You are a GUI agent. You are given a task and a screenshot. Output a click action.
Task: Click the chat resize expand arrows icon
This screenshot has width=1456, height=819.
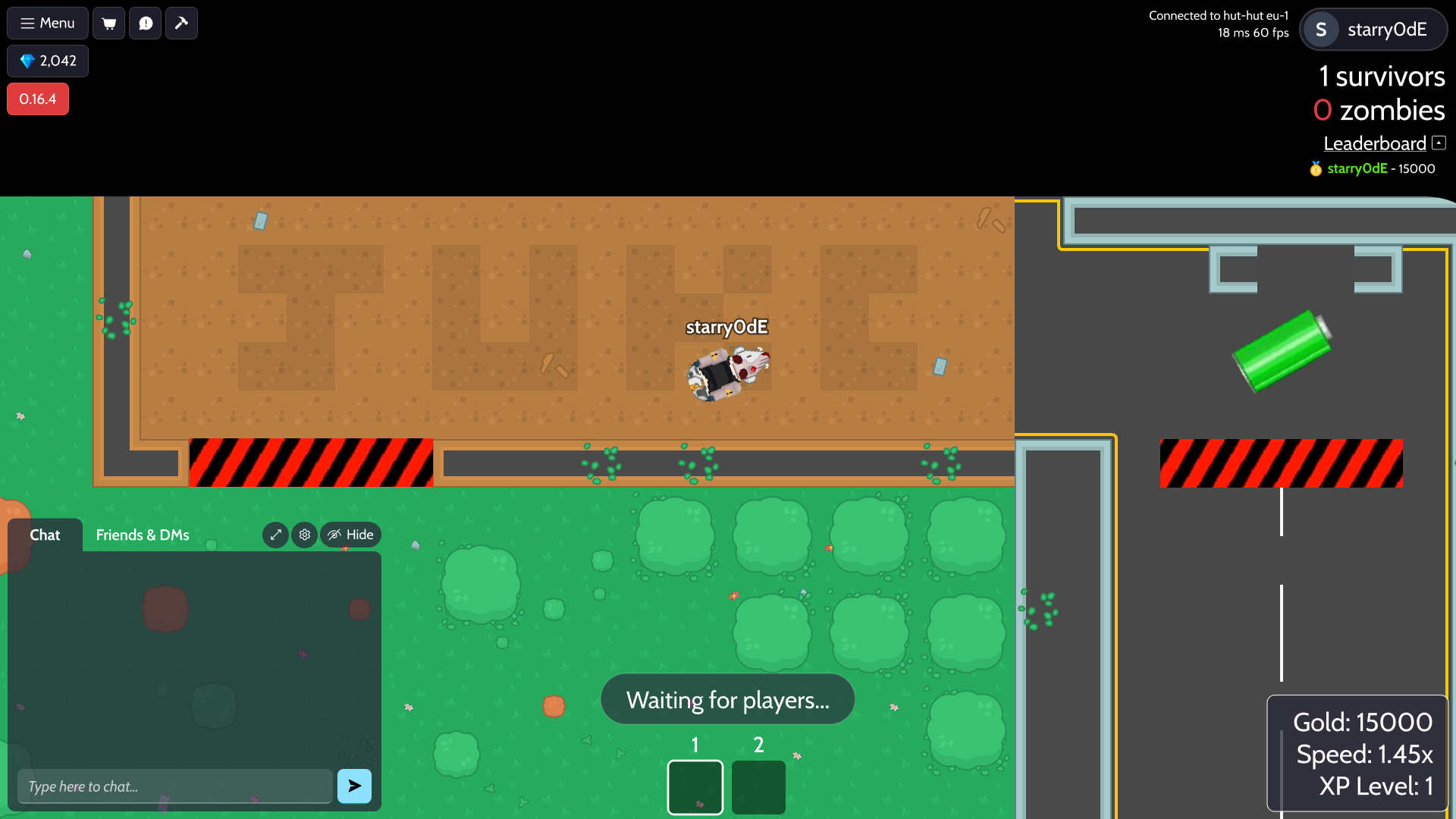pyautogui.click(x=275, y=535)
